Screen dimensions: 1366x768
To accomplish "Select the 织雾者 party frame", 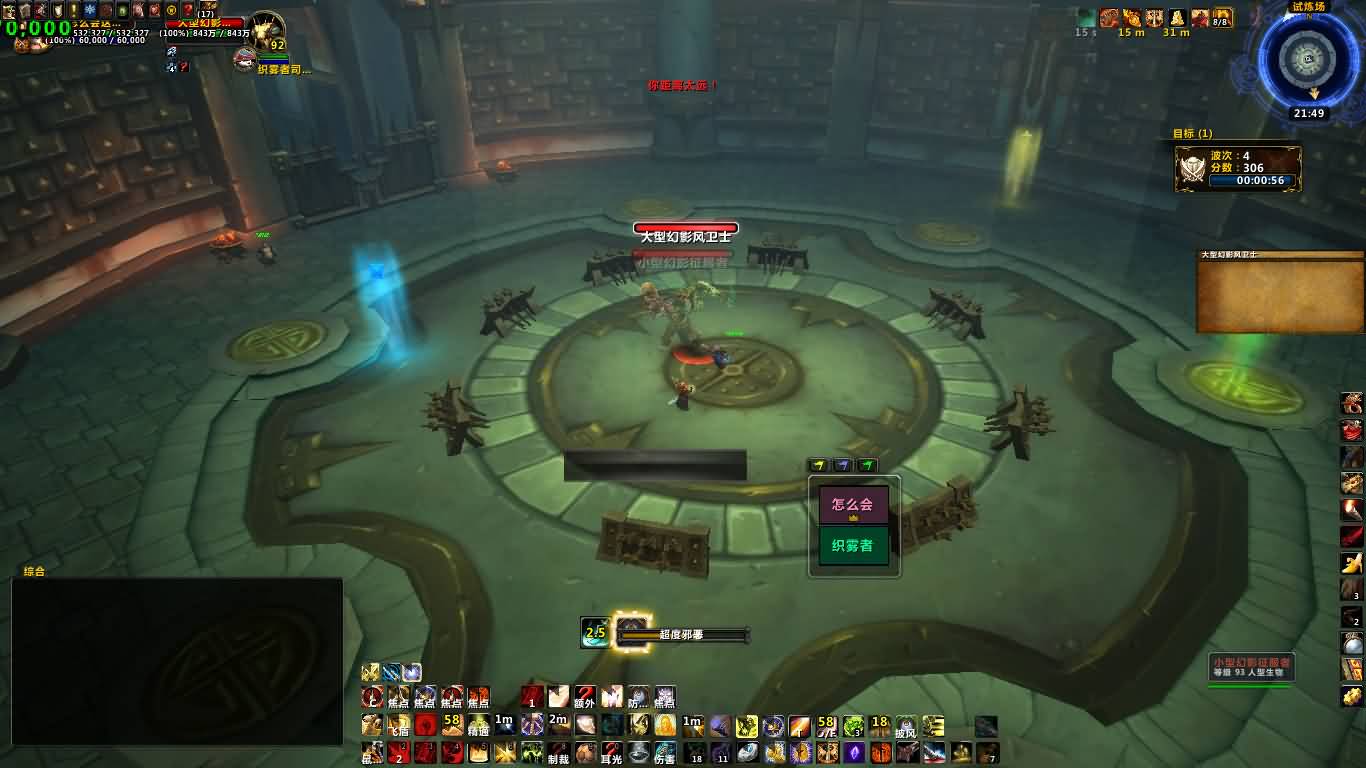I will [853, 546].
